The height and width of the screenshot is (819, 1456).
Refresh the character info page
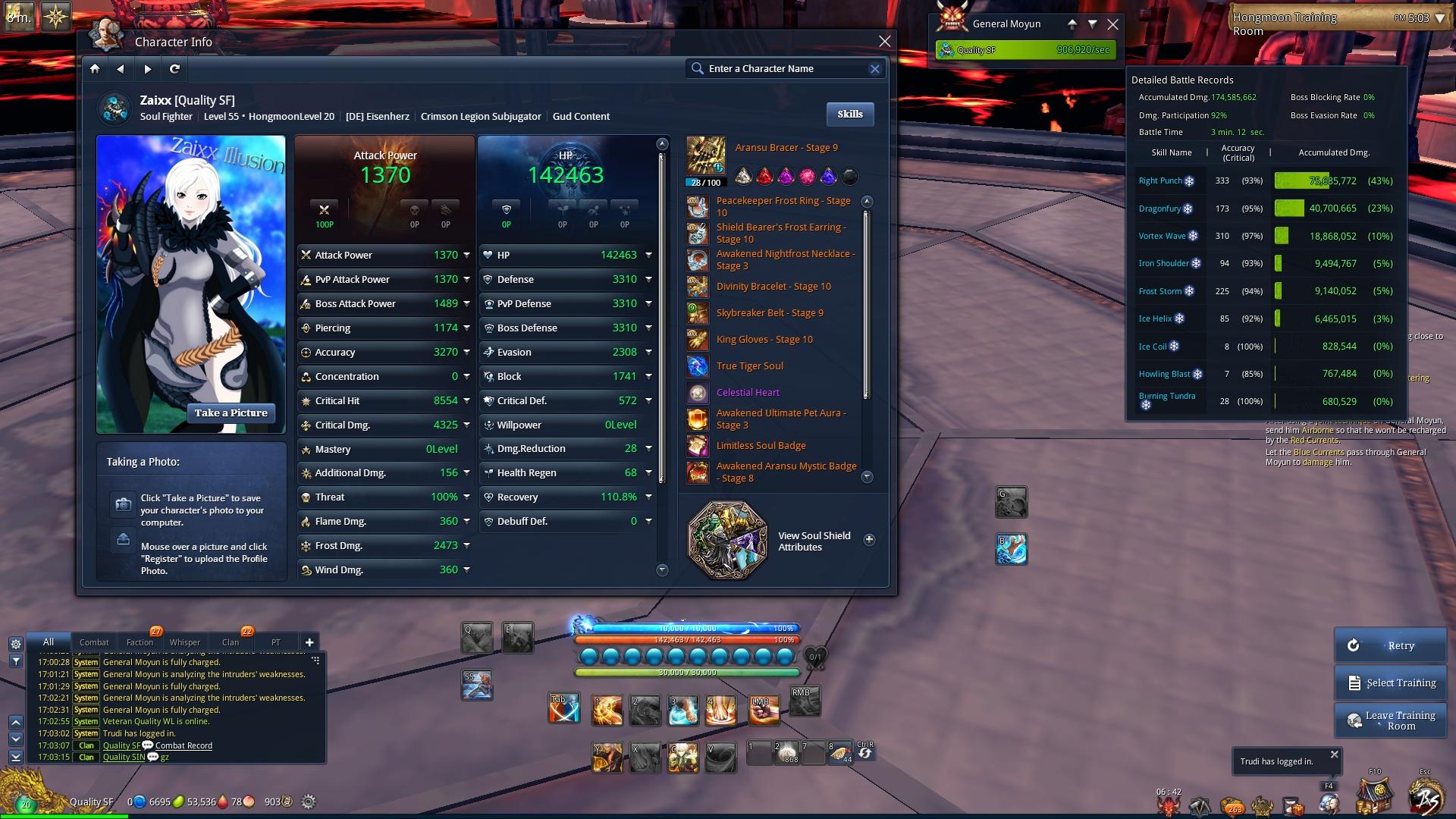click(x=174, y=69)
